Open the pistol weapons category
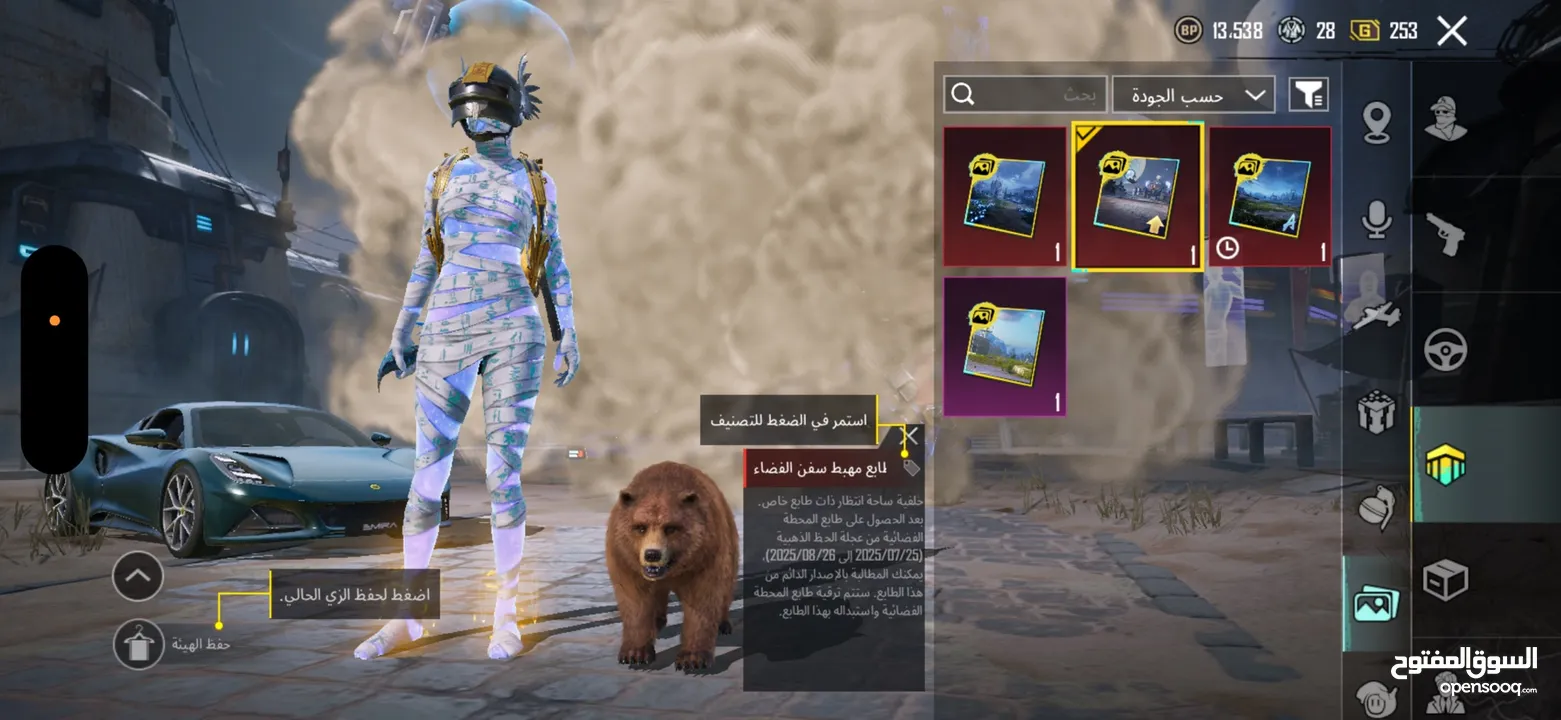1561x720 pixels. 1445,233
